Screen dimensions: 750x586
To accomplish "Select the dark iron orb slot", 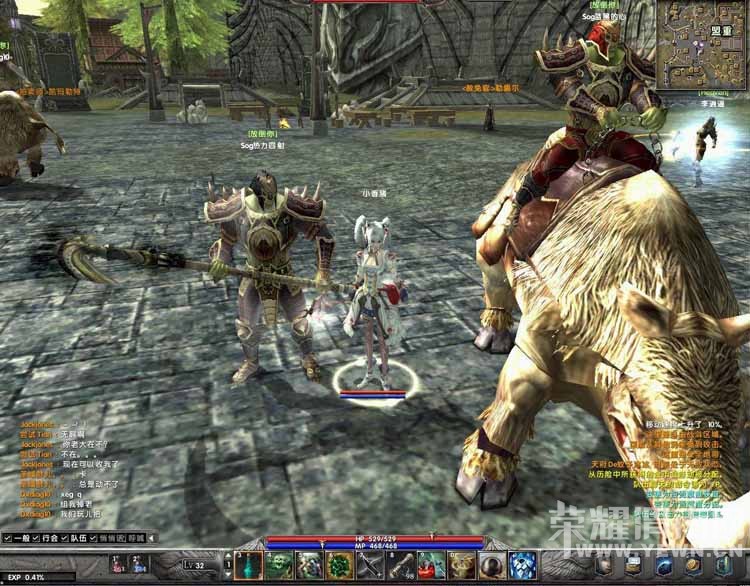I will pos(492,566).
